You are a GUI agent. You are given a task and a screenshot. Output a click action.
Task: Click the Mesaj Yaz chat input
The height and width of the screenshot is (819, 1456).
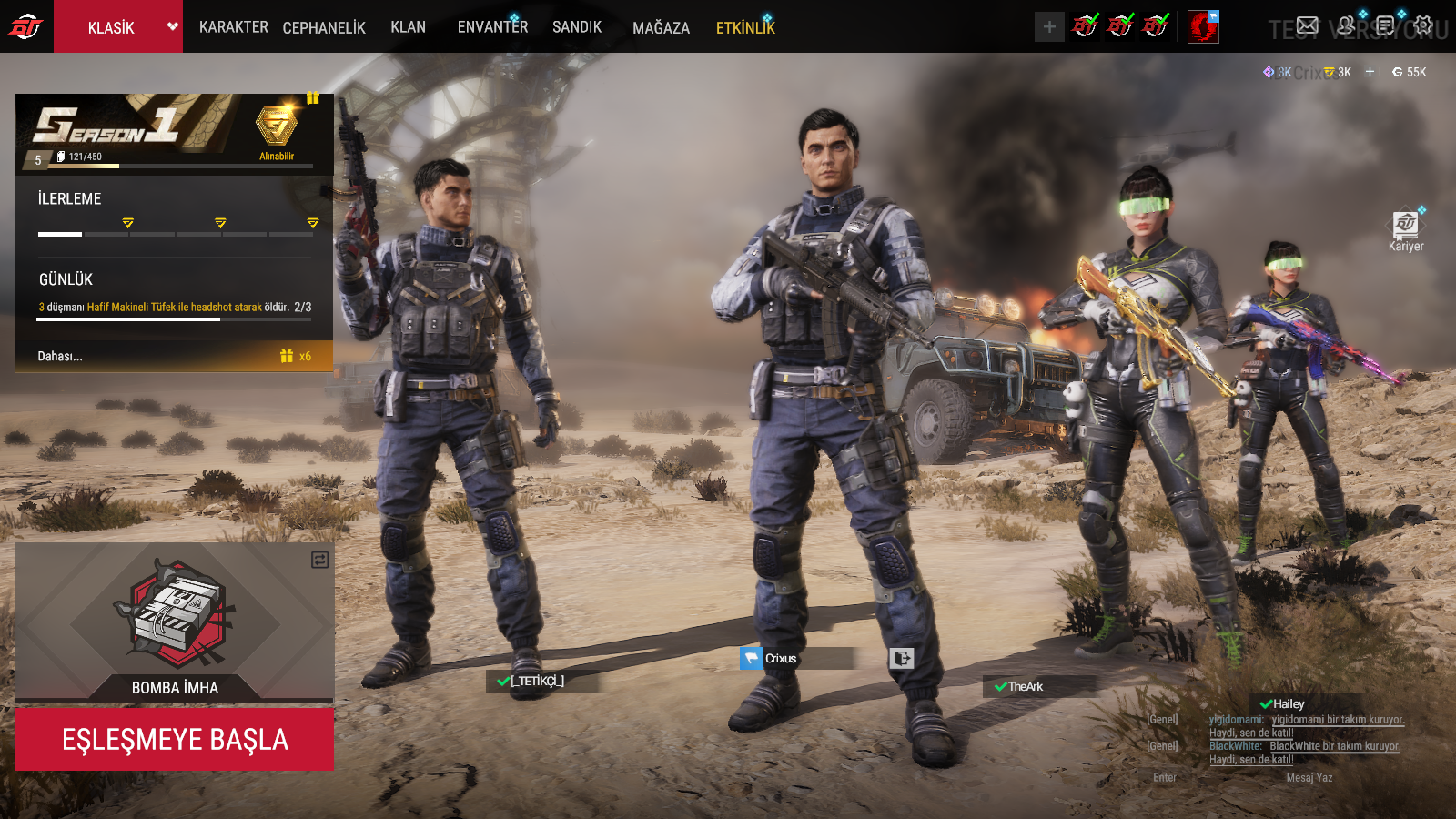click(1309, 778)
